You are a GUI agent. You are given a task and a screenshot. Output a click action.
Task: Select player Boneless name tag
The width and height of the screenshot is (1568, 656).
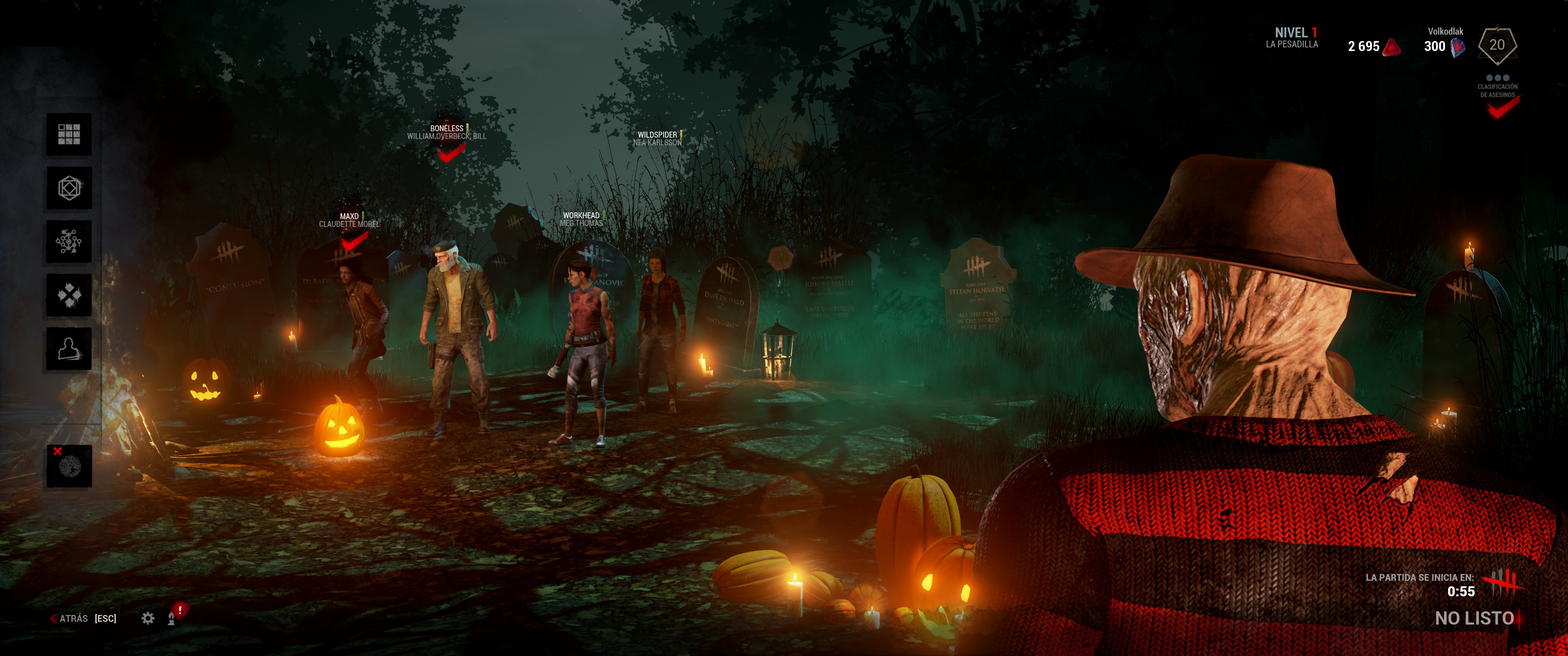(447, 128)
